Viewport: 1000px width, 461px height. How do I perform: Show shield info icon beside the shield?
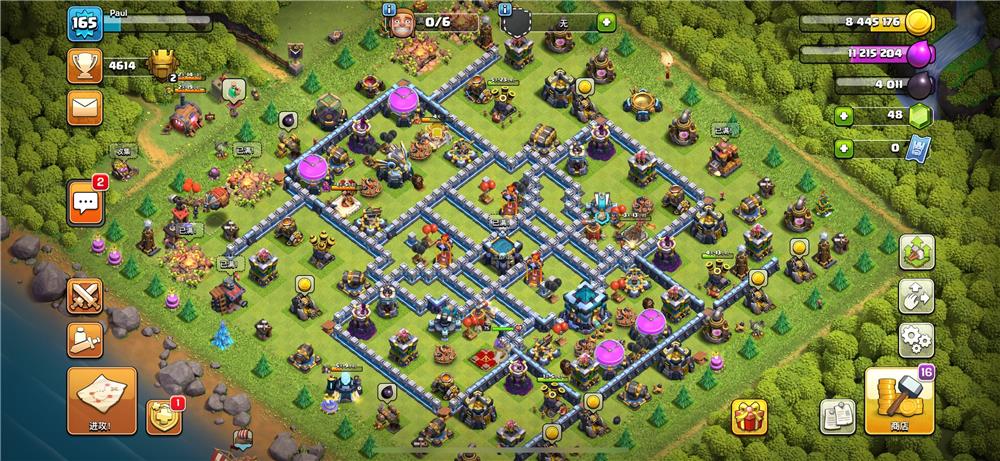pyautogui.click(x=505, y=10)
